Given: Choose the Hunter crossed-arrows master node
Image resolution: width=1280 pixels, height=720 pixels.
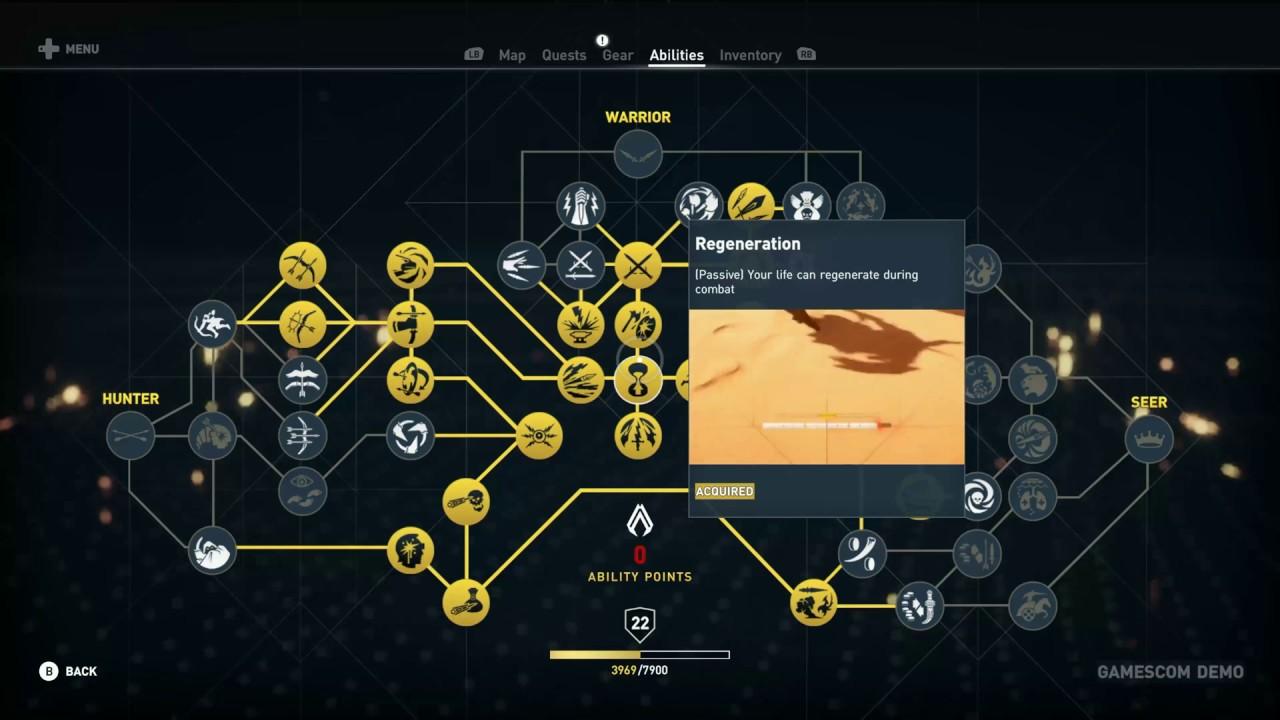Looking at the screenshot, I should tap(131, 435).
